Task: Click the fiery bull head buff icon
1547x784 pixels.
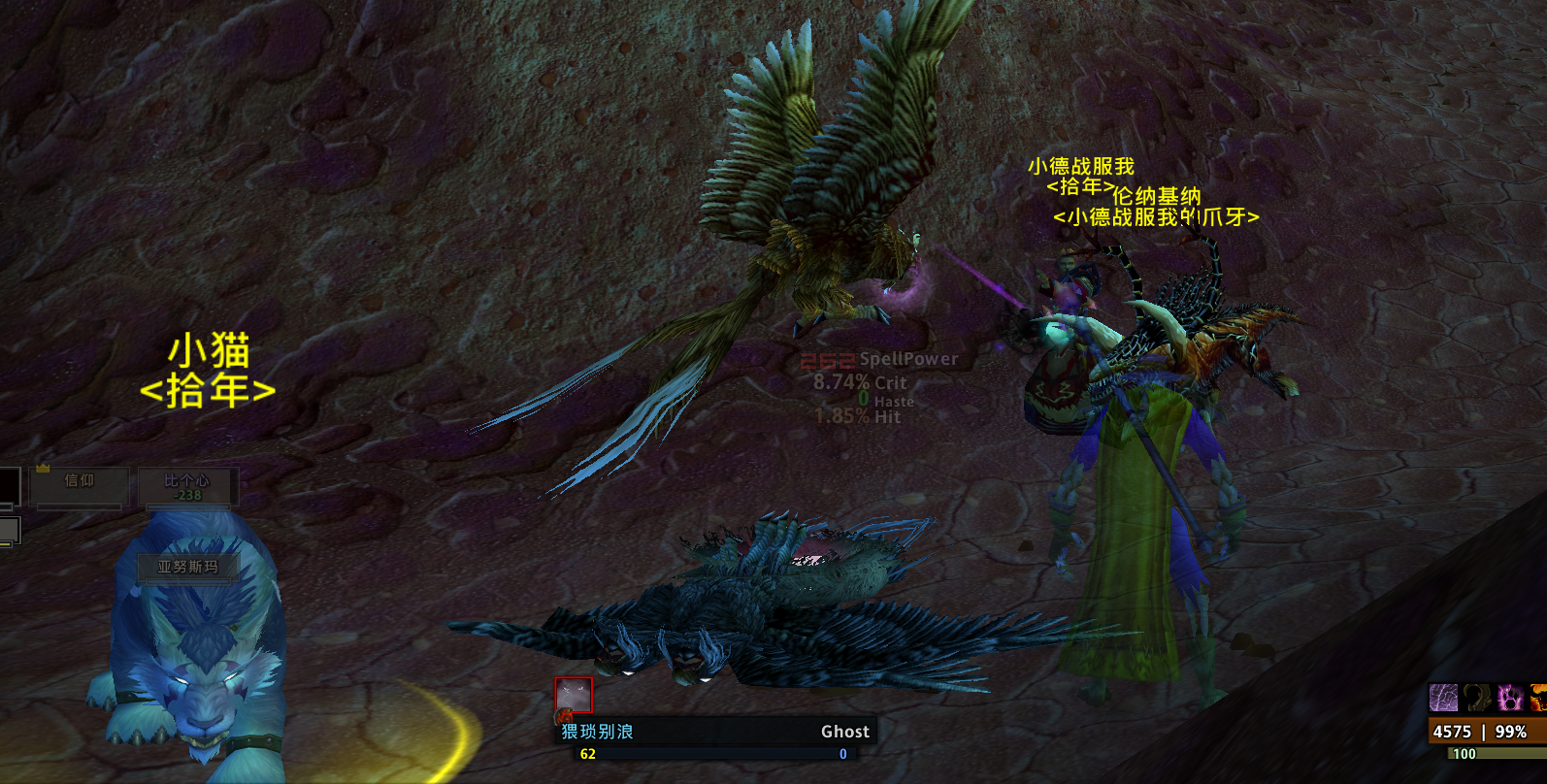Action: pyautogui.click(x=1539, y=698)
